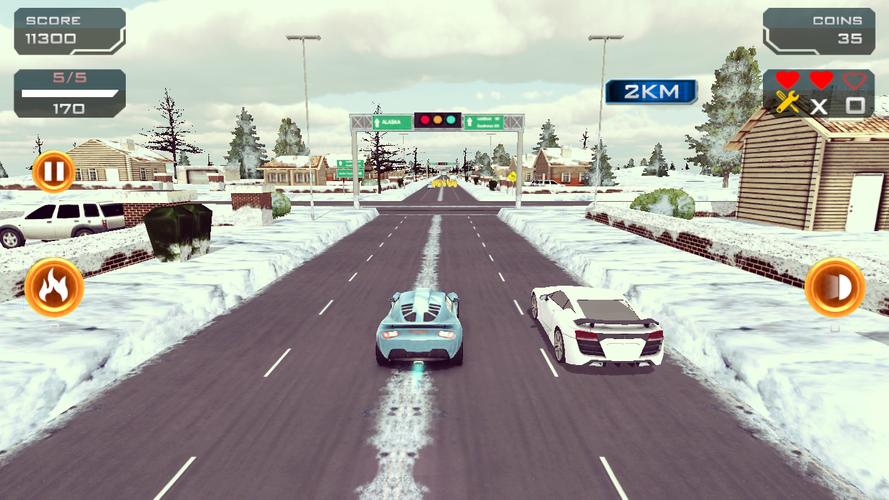Screen dimensions: 889x500
Task: Pause the race with the orange pause button
Action: click(54, 172)
